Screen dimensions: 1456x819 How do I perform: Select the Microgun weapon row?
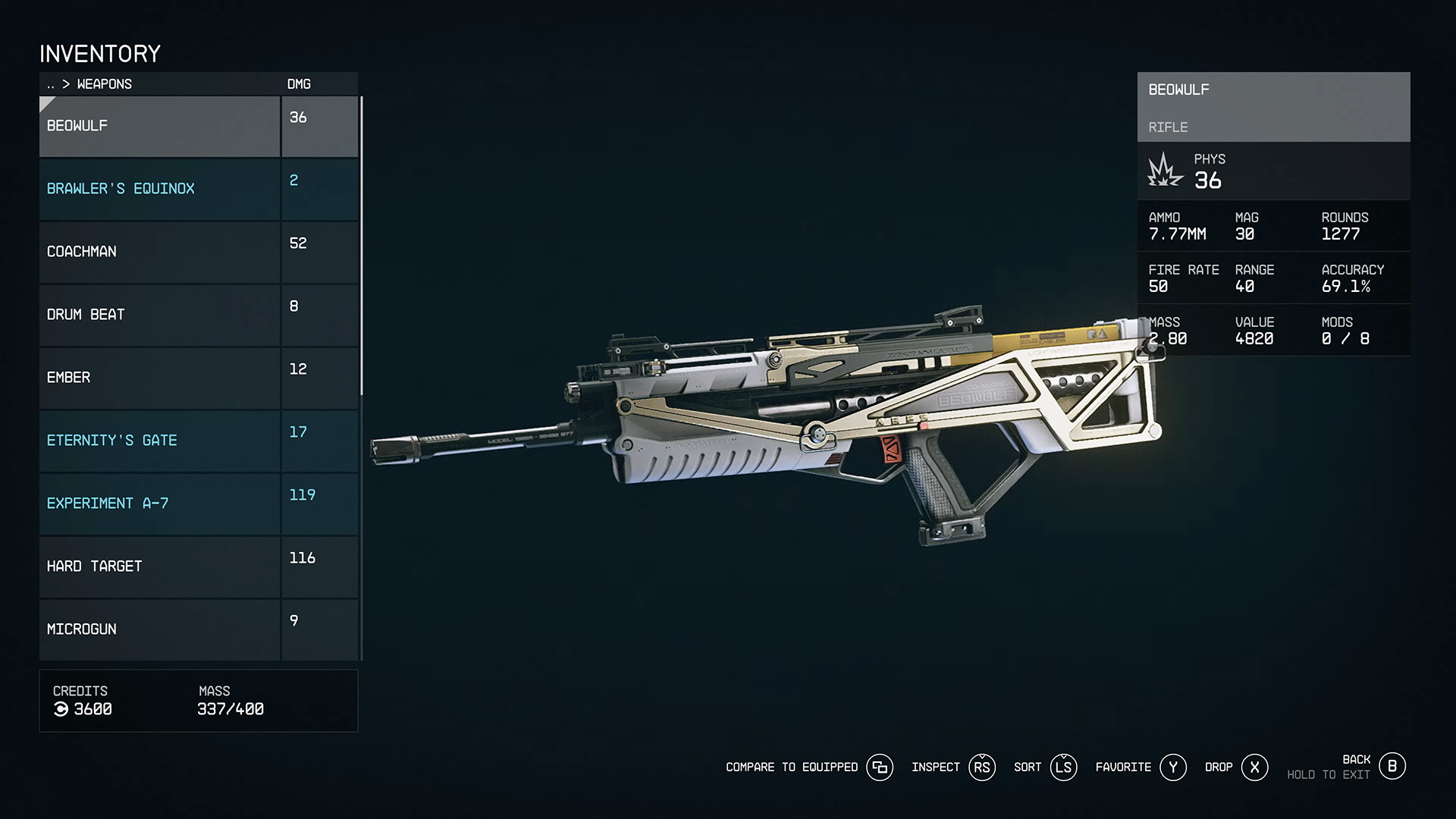[x=159, y=629]
